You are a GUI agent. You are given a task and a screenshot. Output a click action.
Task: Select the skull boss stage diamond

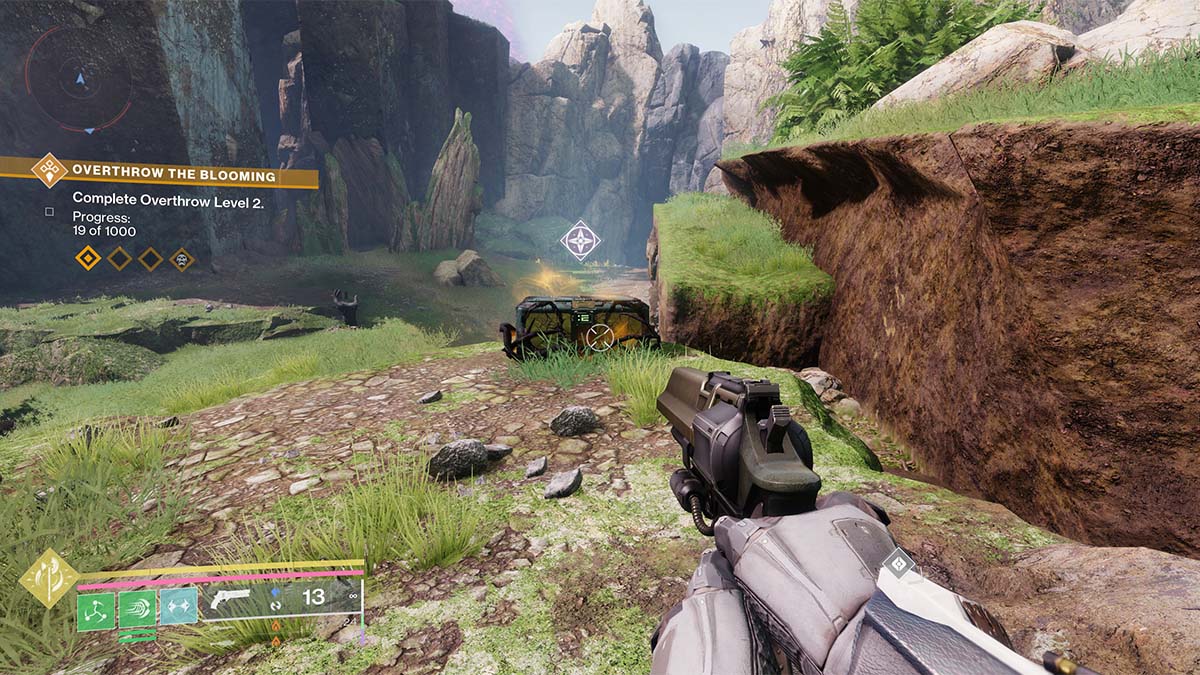[182, 259]
